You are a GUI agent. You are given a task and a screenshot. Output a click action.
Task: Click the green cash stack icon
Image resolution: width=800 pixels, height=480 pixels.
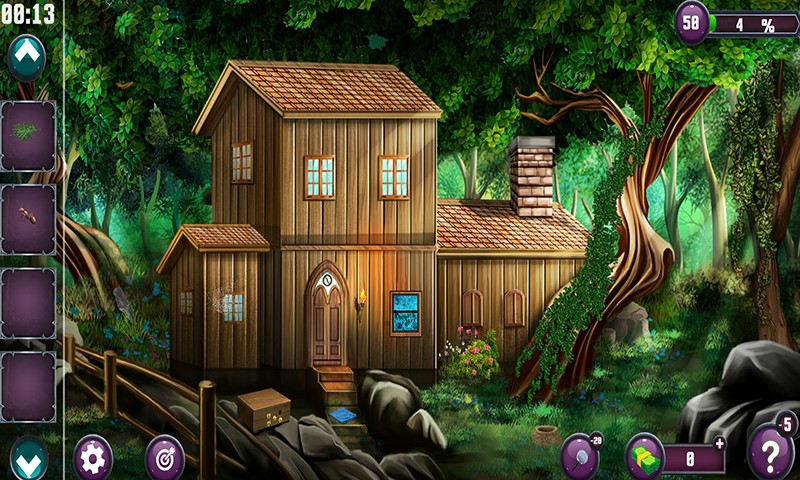pos(644,458)
